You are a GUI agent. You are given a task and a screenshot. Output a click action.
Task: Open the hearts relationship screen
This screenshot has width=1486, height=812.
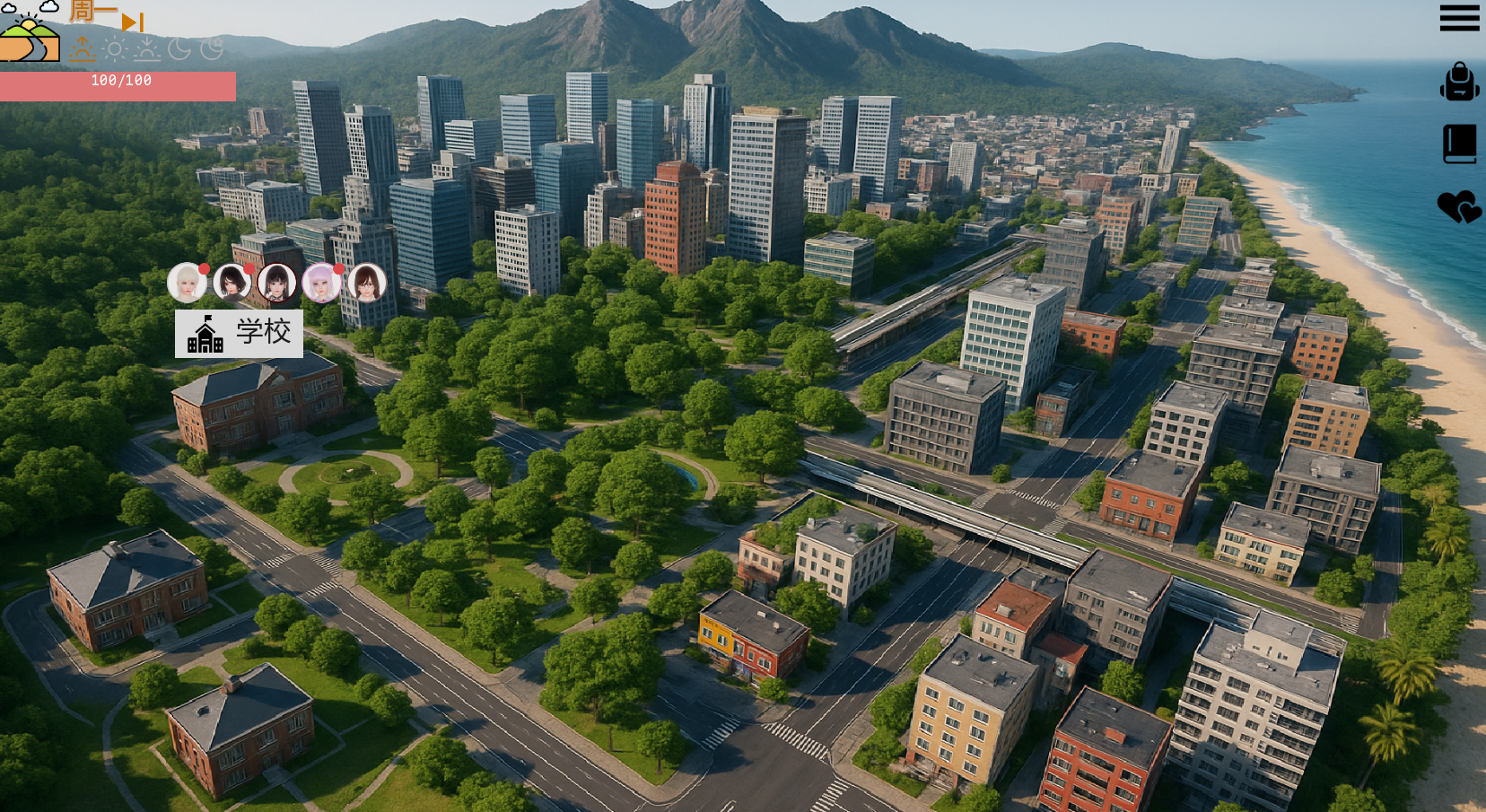pyautogui.click(x=1459, y=207)
